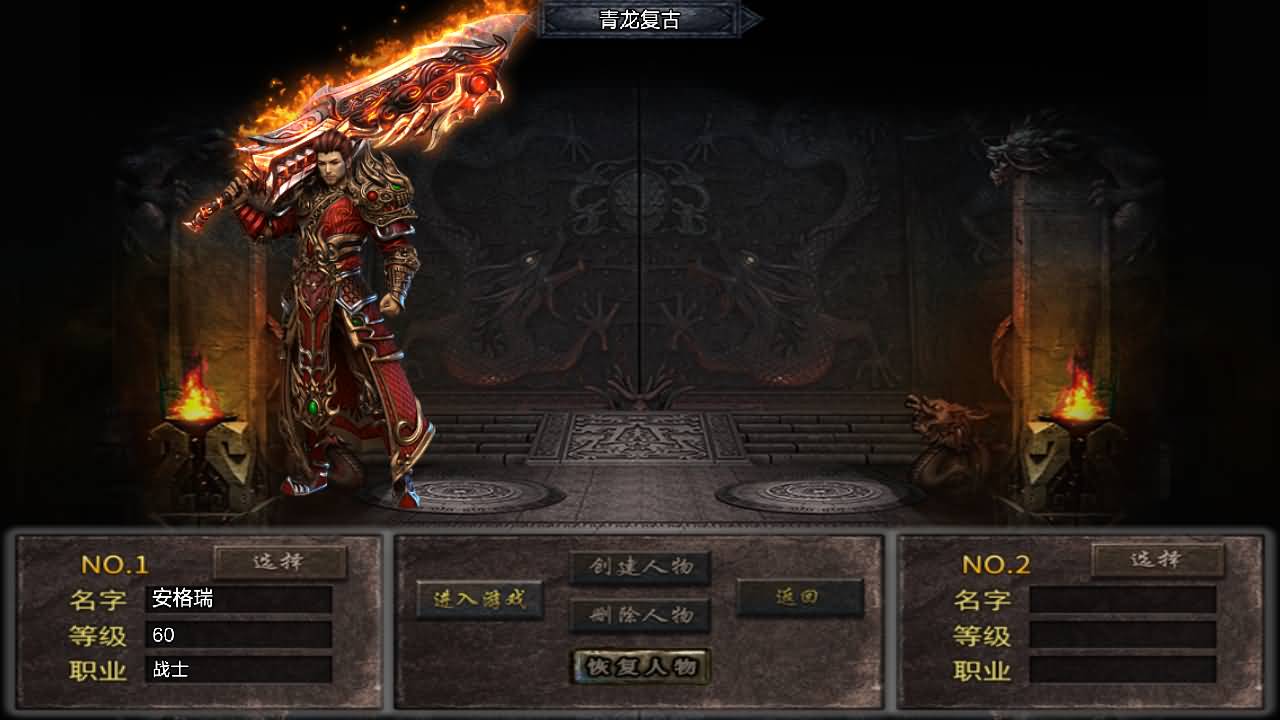
Task: Click the highlighted 恢复人物 (Recover Character) button
Action: click(640, 665)
